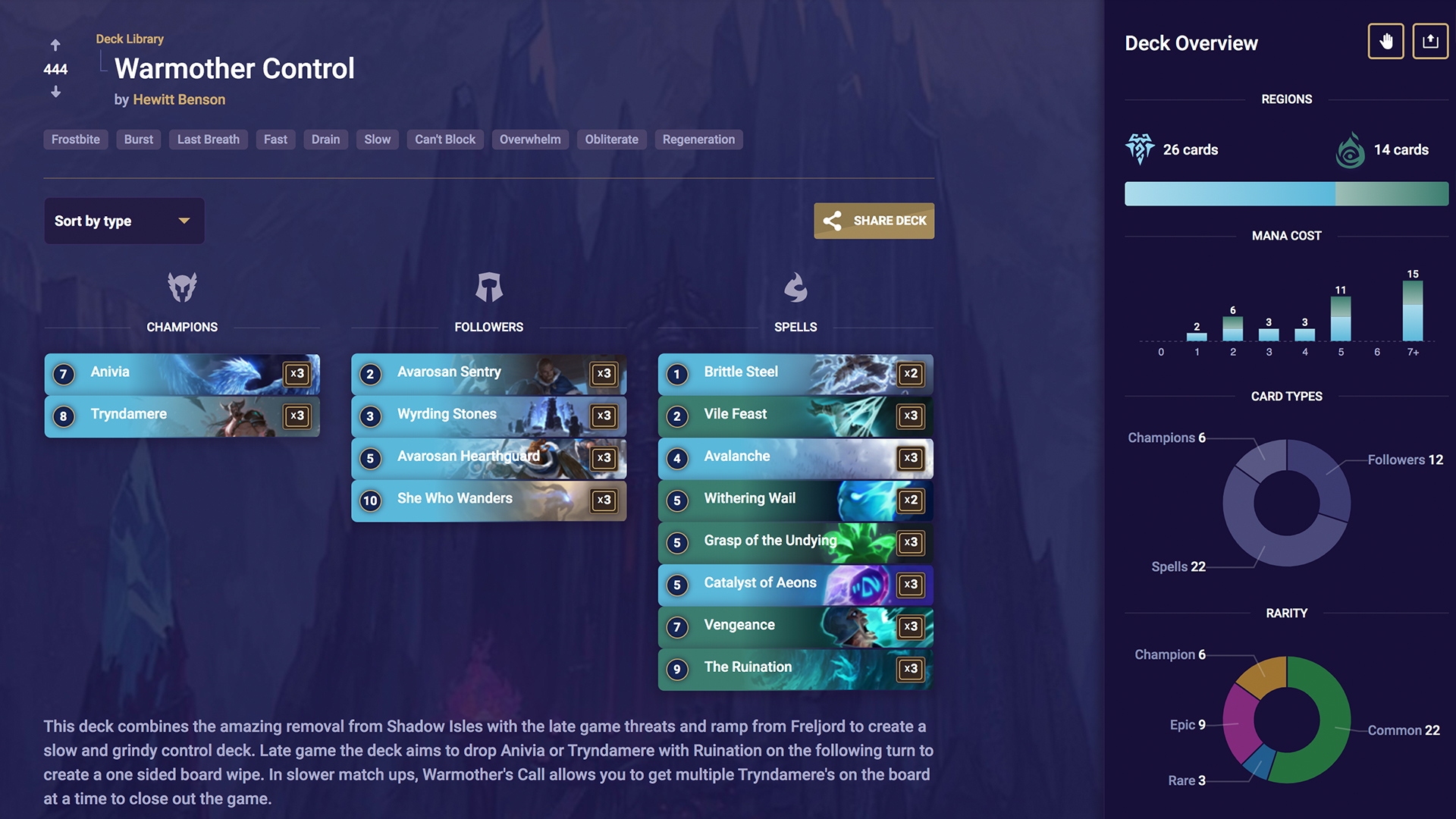This screenshot has width=1456, height=819.
Task: Click the share icon inside Share Deck button
Action: pyautogui.click(x=833, y=221)
